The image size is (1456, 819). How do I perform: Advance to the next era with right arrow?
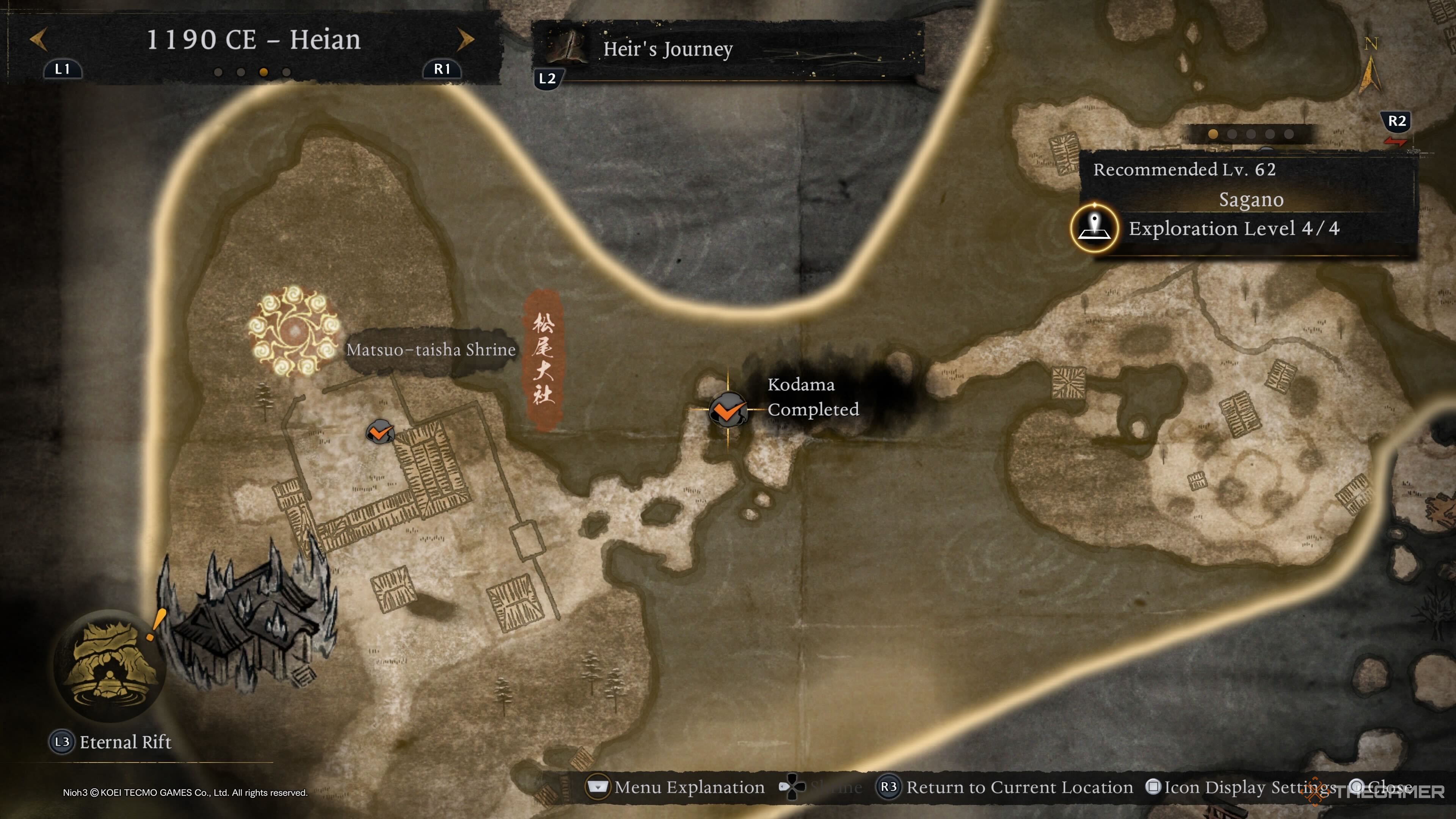(465, 39)
